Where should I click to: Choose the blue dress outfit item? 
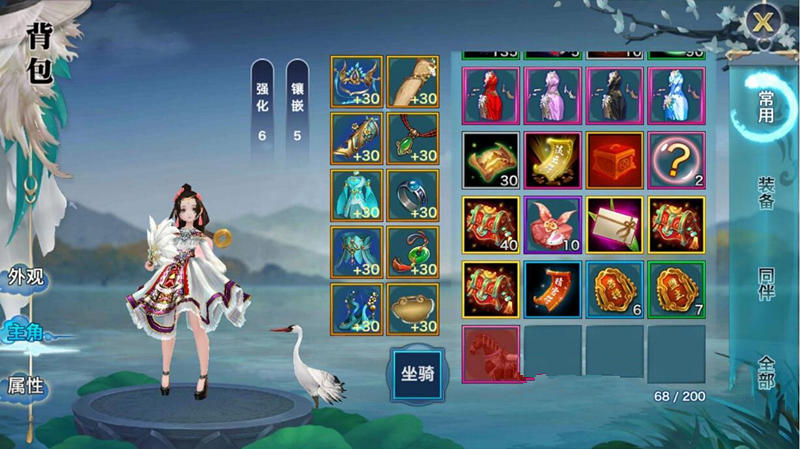pyautogui.click(x=676, y=95)
